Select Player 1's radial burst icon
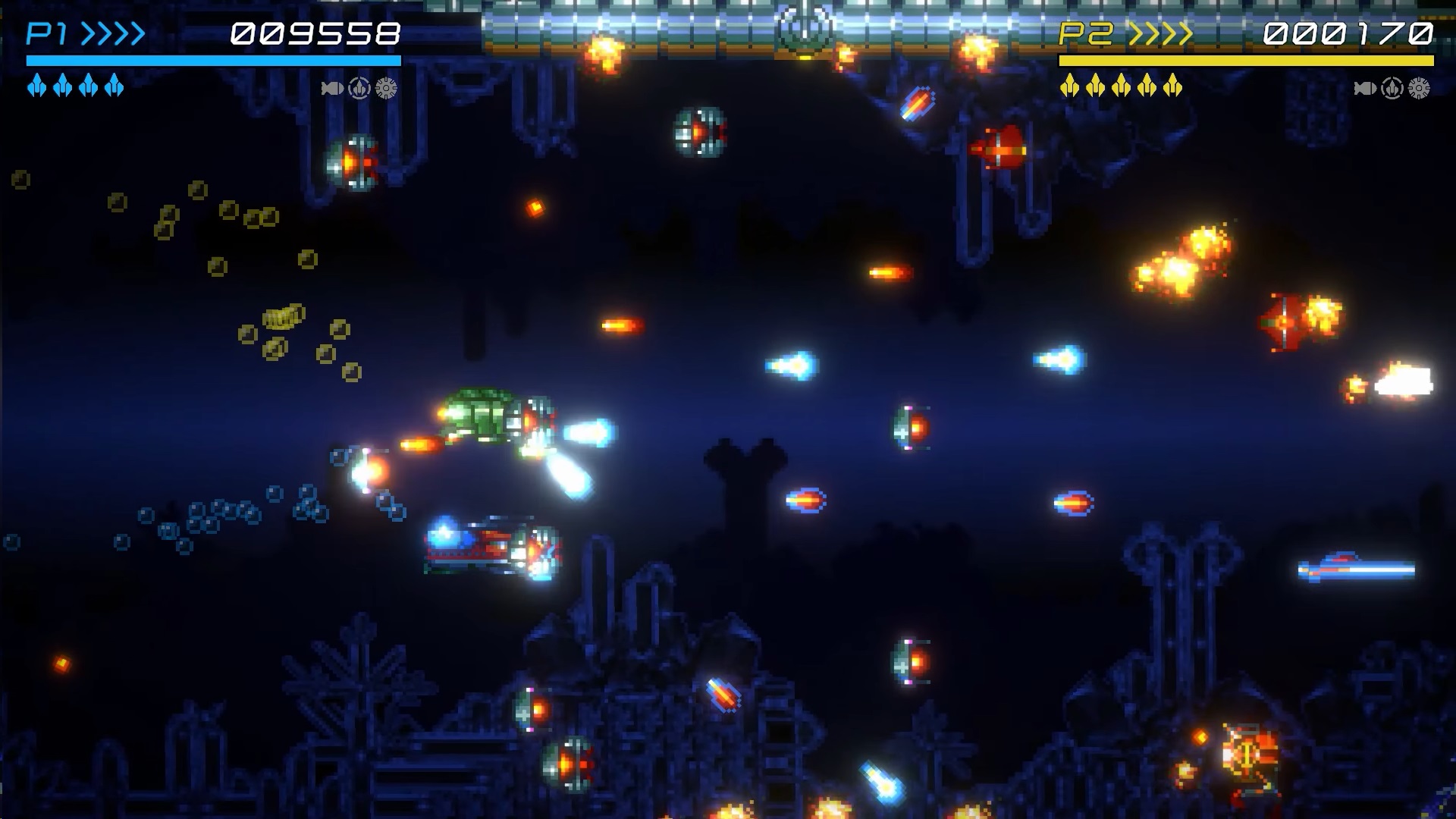Viewport: 1456px width, 819px height. tap(387, 89)
